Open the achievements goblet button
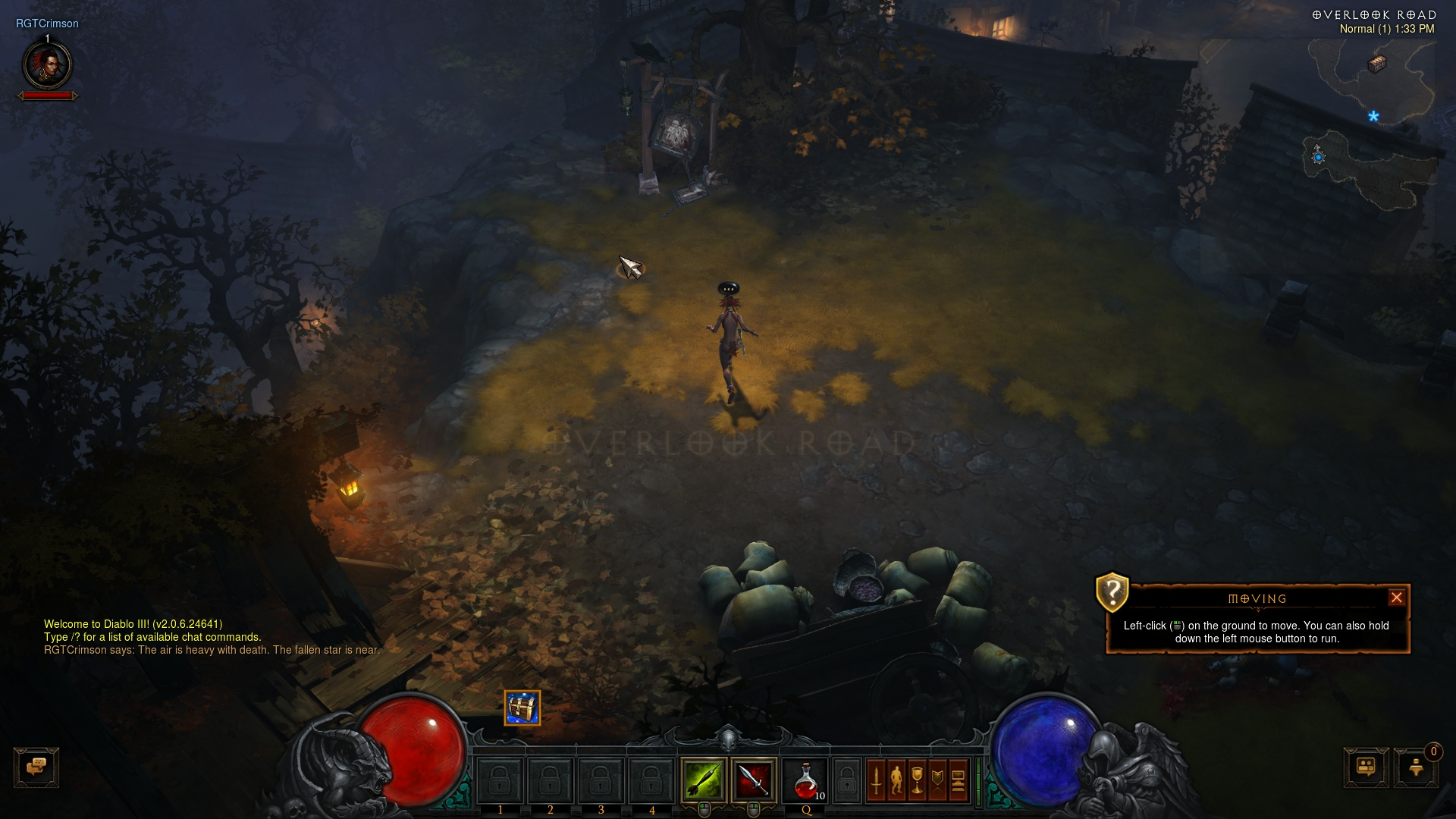Viewport: 1456px width, 819px height. point(917,780)
